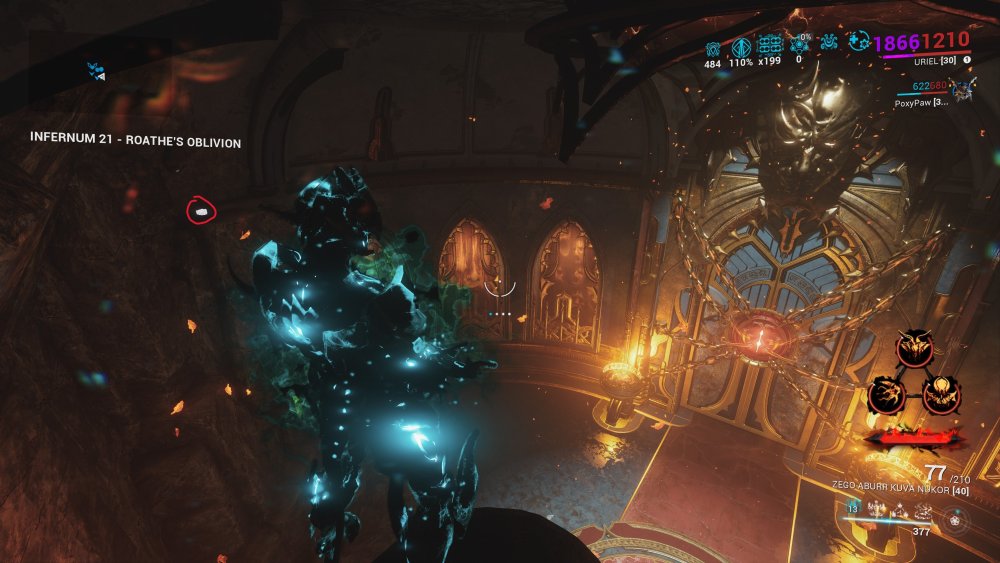Screen dimensions: 1000x563
Task: Select the x199 stack buff icon
Action: (769, 47)
